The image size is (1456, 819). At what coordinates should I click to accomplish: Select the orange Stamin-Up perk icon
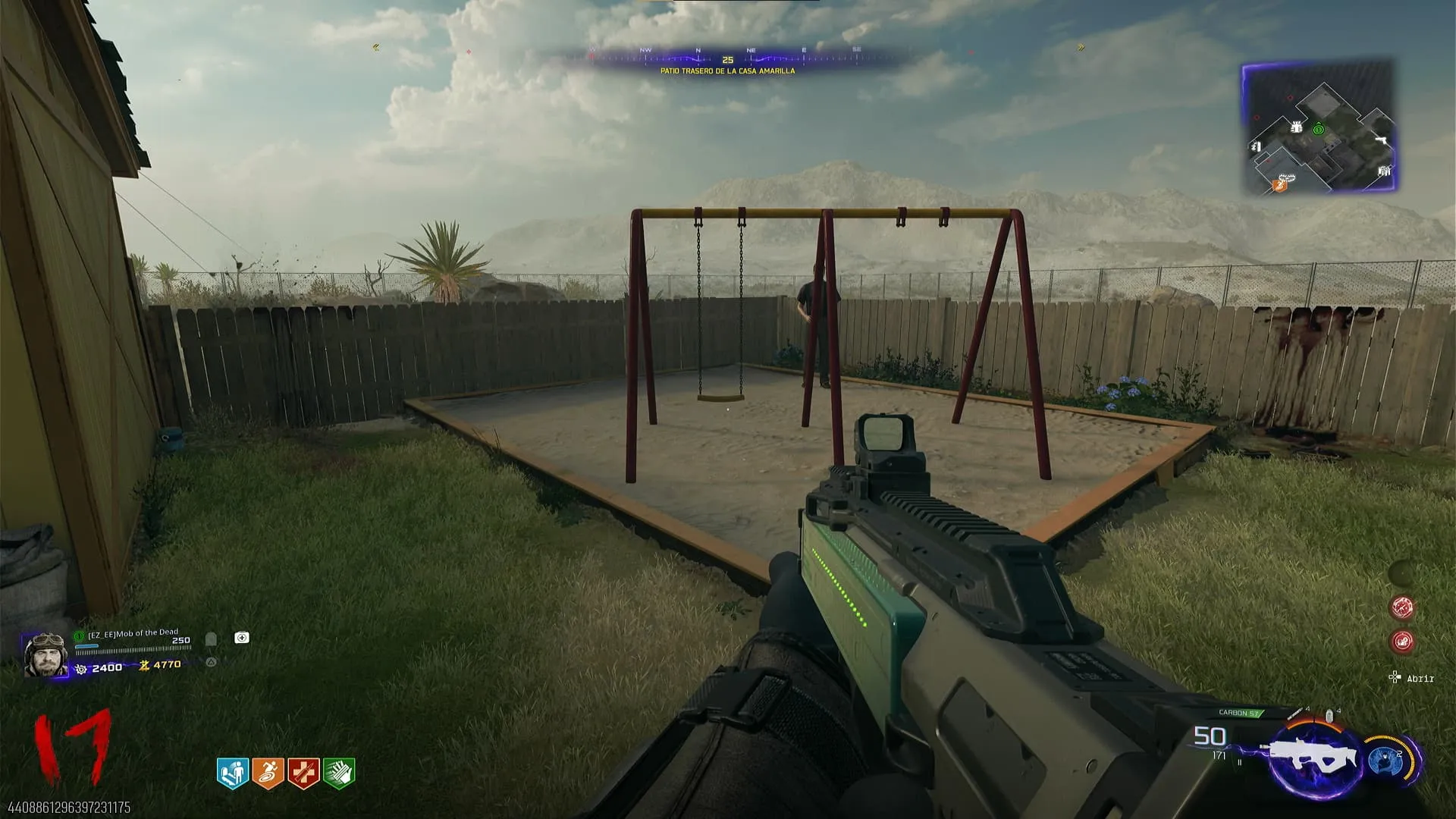point(268,773)
